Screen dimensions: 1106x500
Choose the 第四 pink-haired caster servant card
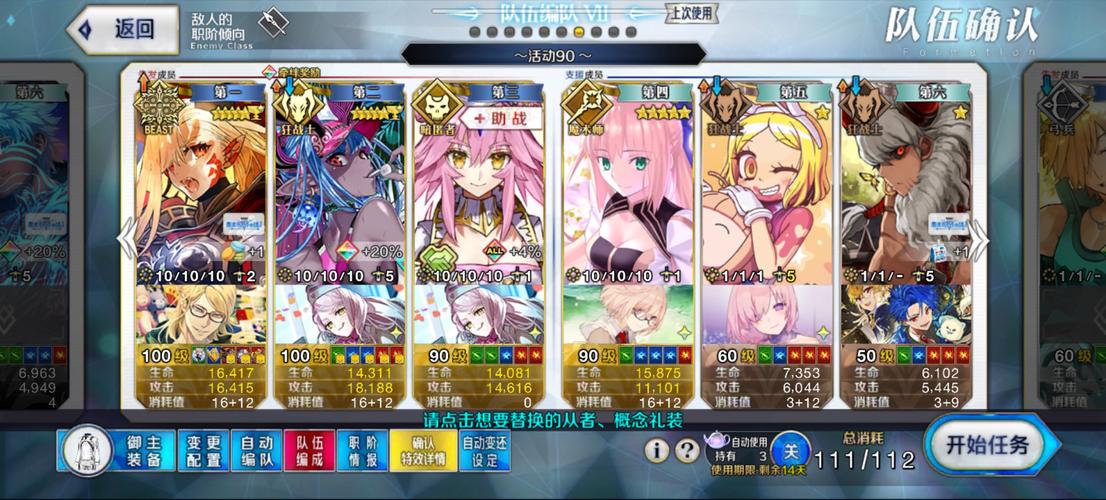pyautogui.click(x=628, y=190)
